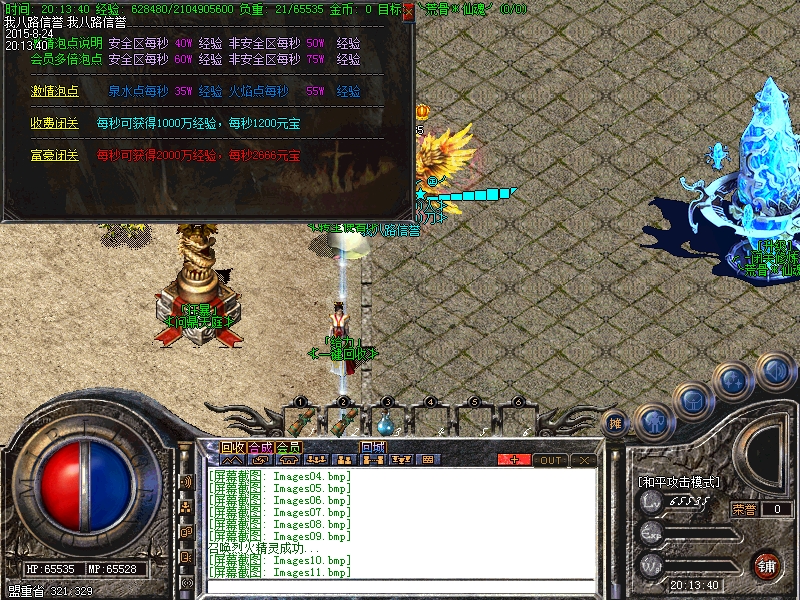Use the scroll item in belt slot 1

[x=298, y=421]
